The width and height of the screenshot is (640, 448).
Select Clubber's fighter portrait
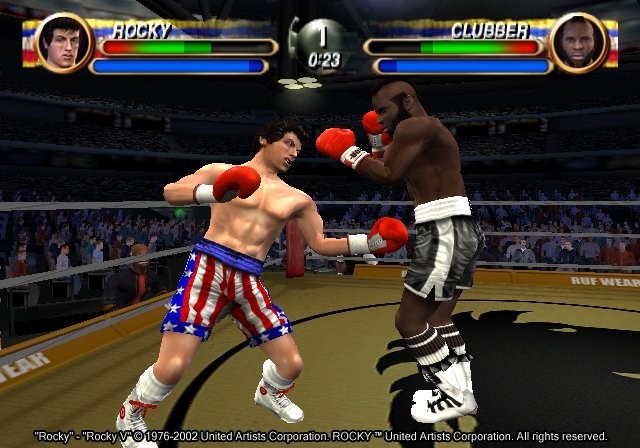click(579, 44)
